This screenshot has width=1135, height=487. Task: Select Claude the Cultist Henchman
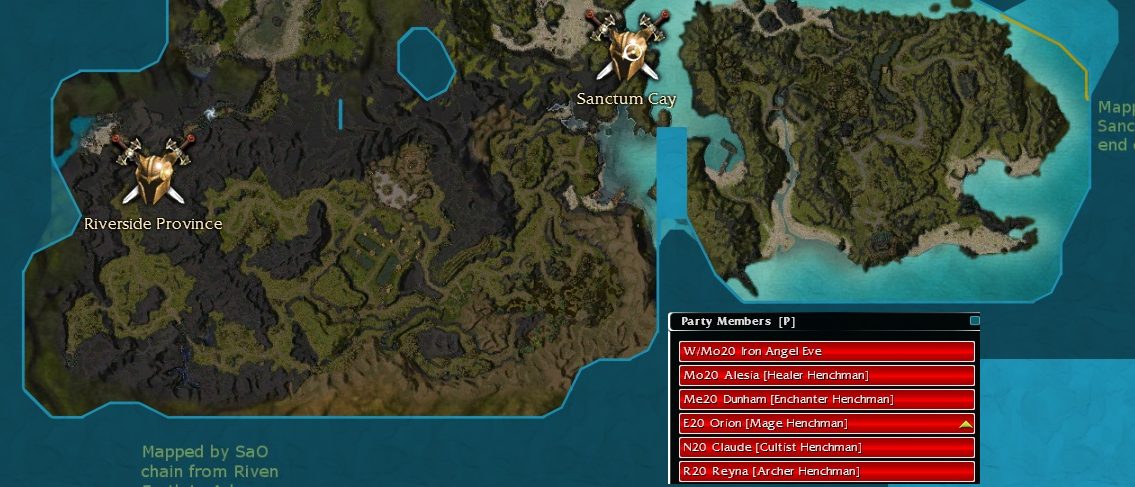(x=826, y=447)
